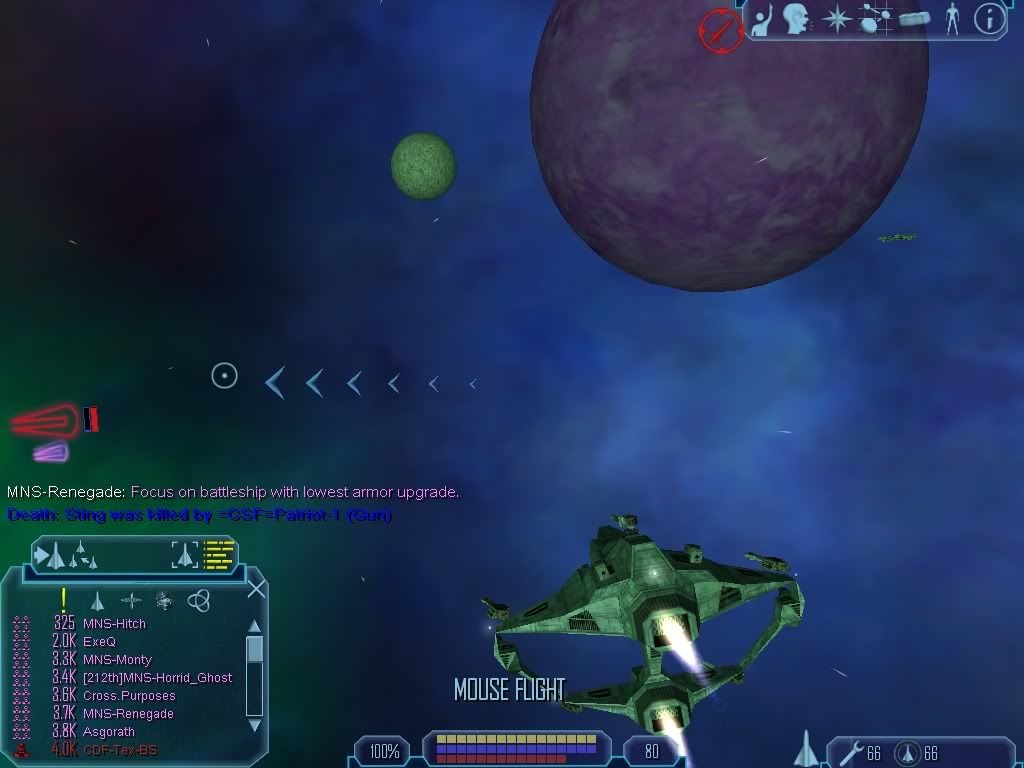The width and height of the screenshot is (1024, 768).
Task: Click the waving person request icon
Action: pos(762,19)
